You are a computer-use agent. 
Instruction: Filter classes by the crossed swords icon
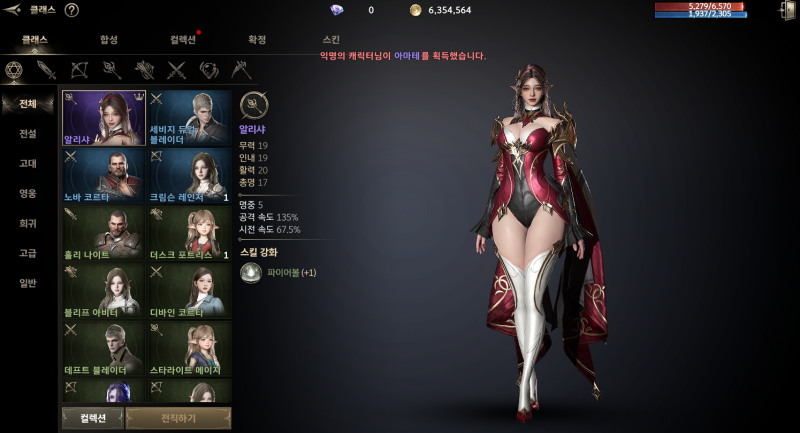(x=177, y=70)
